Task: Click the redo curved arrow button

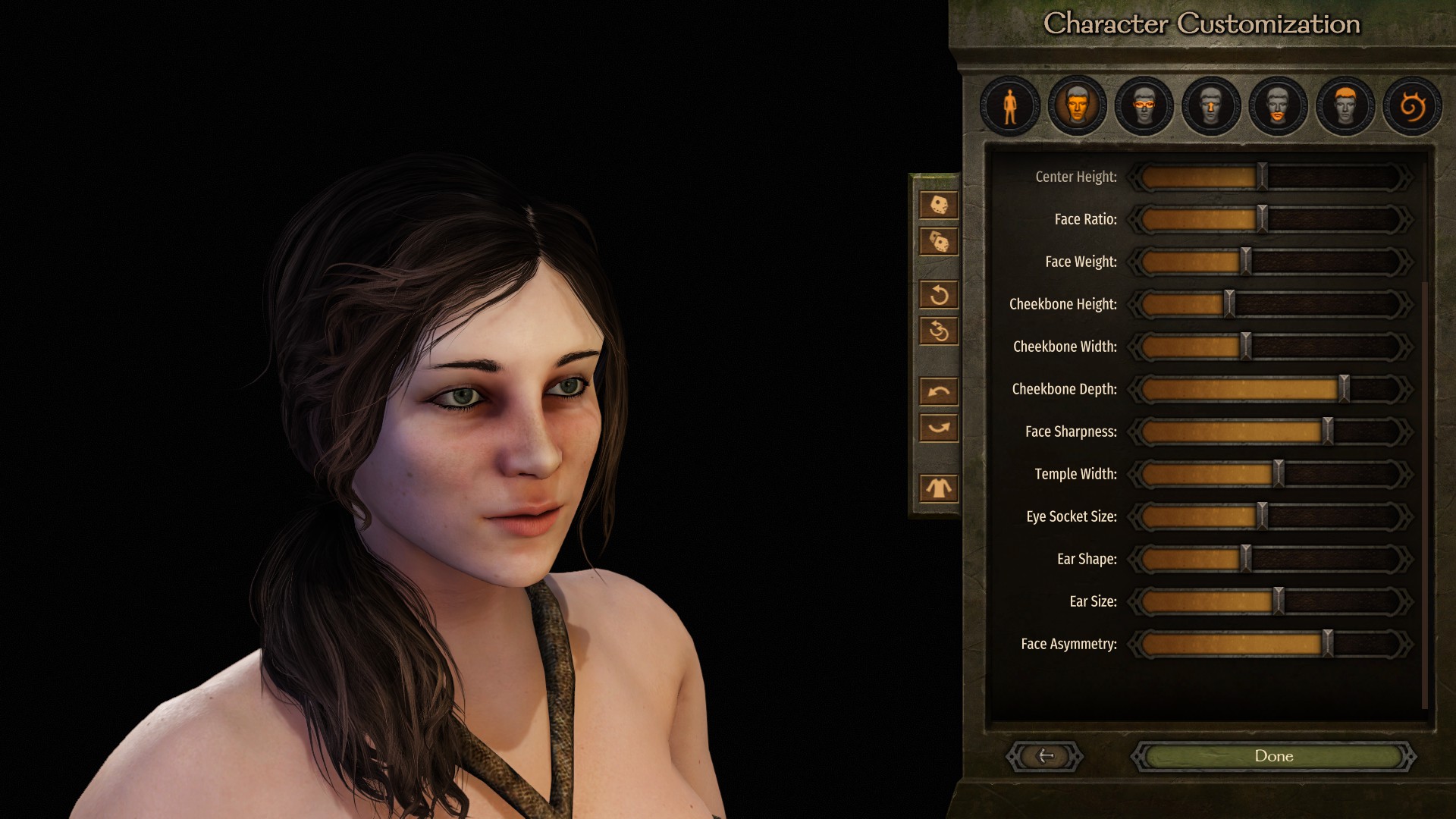Action: (x=939, y=428)
